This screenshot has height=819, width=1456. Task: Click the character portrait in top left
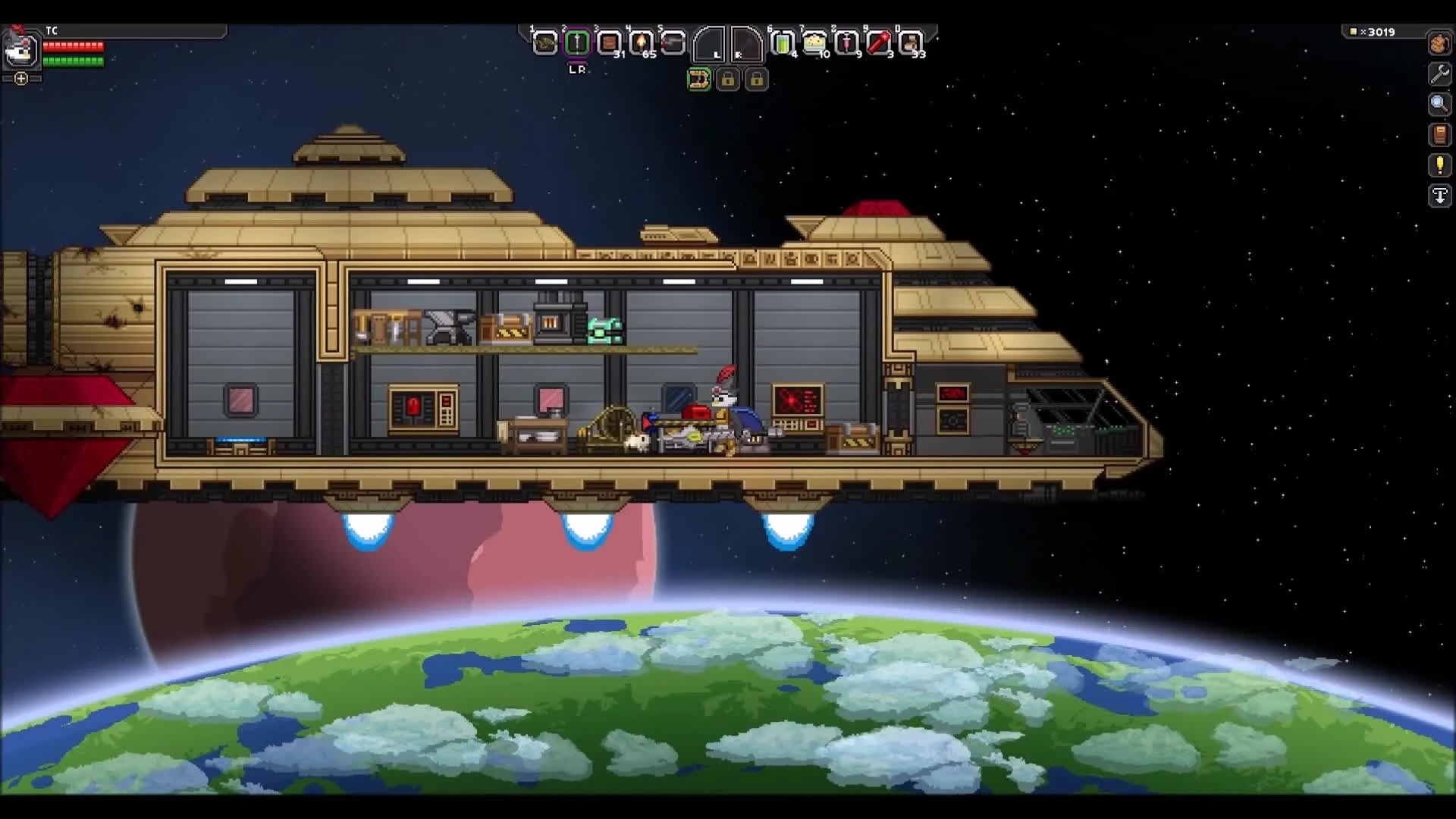tap(20, 50)
